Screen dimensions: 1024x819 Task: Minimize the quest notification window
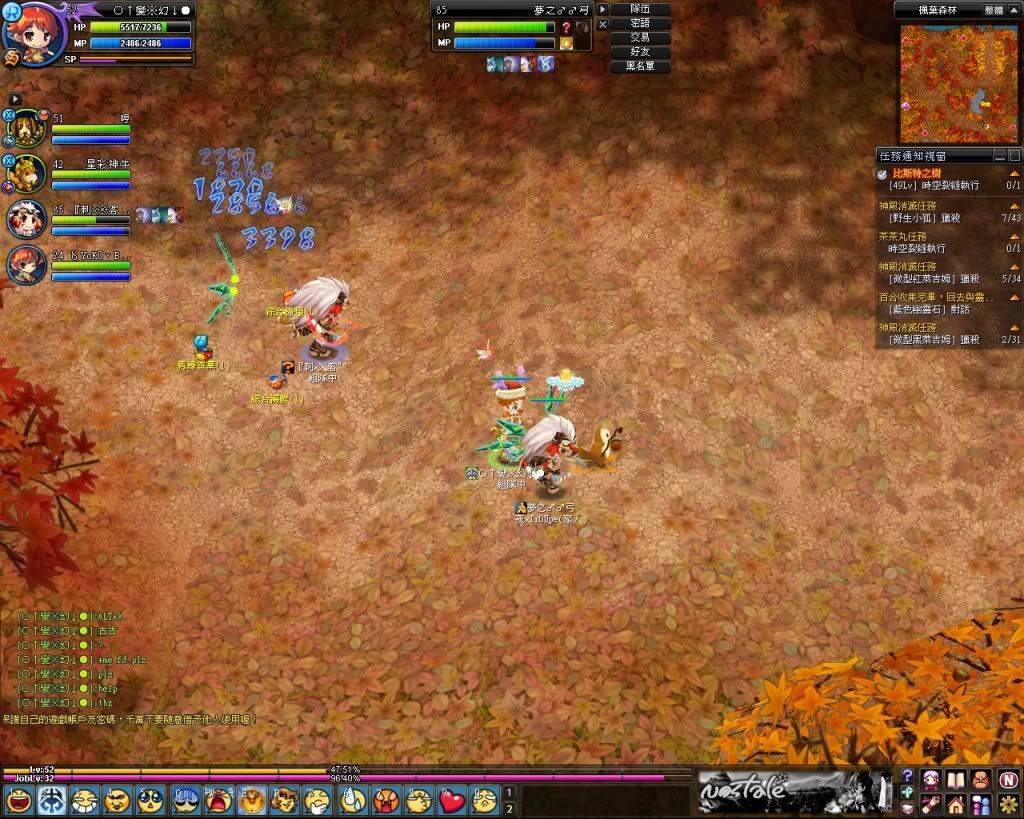point(999,156)
